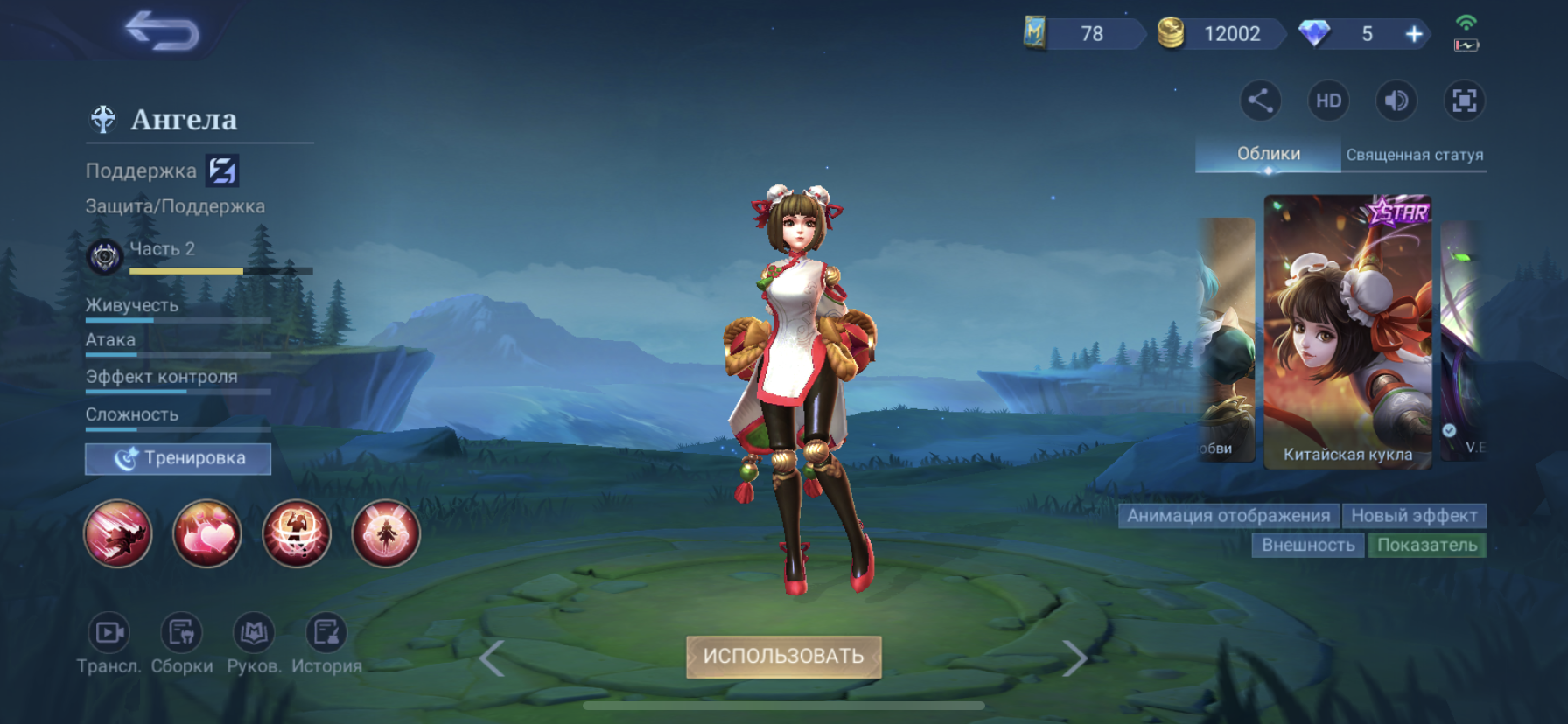
Task: Read the hero's История lore
Action: [x=326, y=643]
